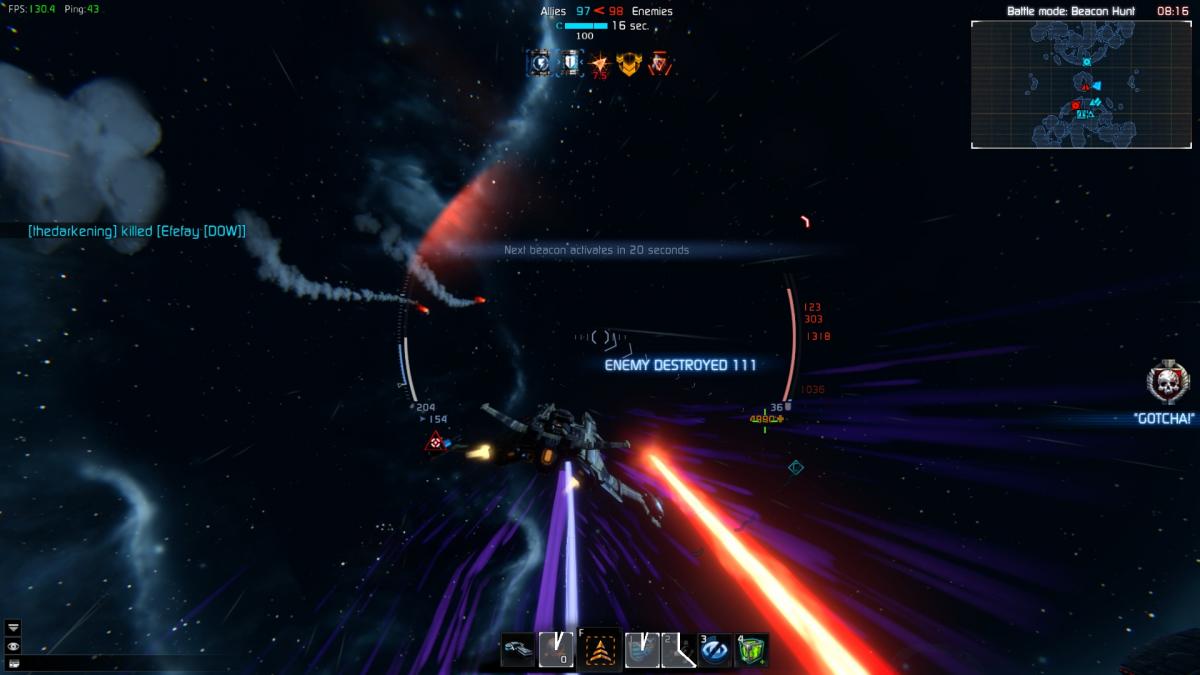The width and height of the screenshot is (1200, 675).
Task: Activate the orange chevron F special module
Action: 600,650
